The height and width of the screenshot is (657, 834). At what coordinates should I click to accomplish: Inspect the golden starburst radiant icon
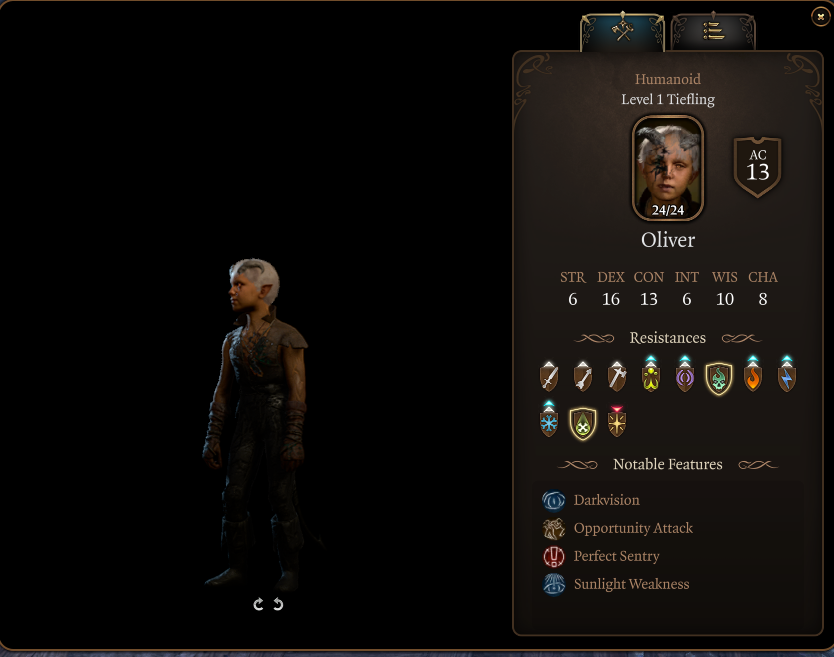pyautogui.click(x=617, y=422)
